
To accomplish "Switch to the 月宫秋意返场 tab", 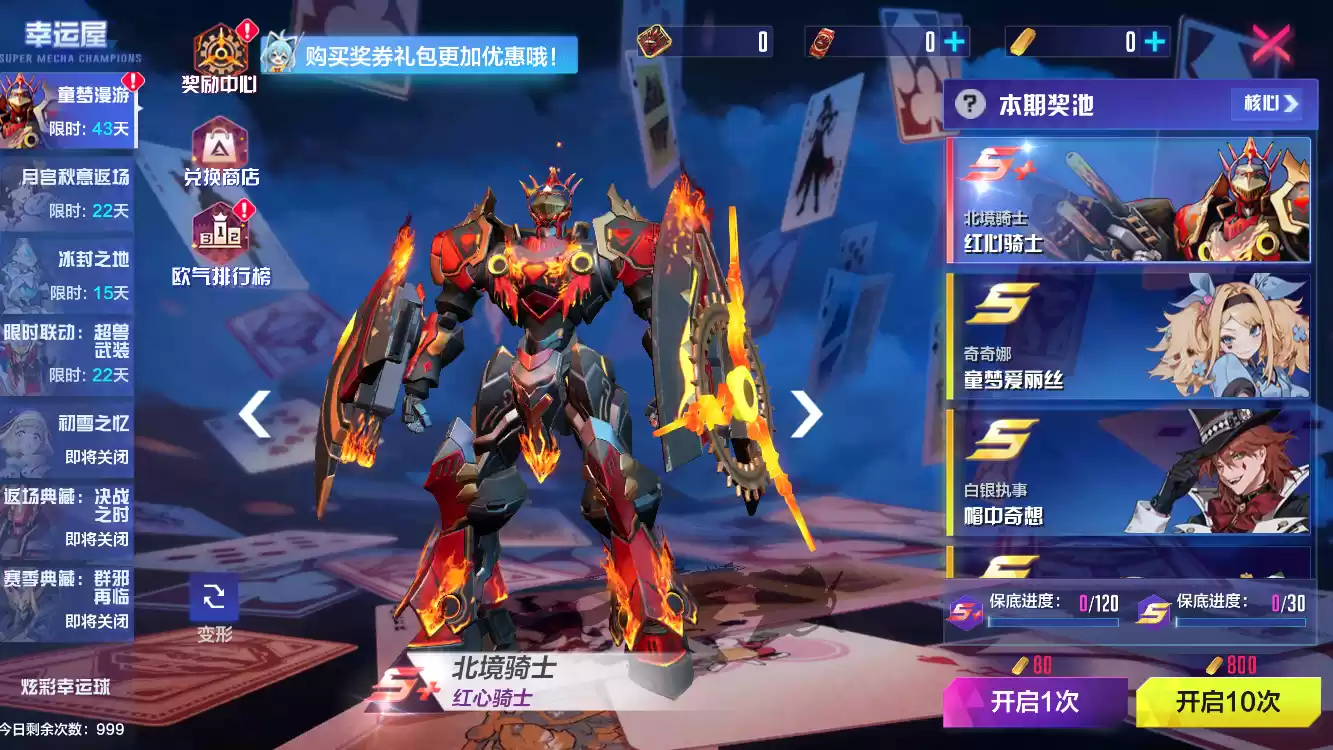I will tap(68, 192).
